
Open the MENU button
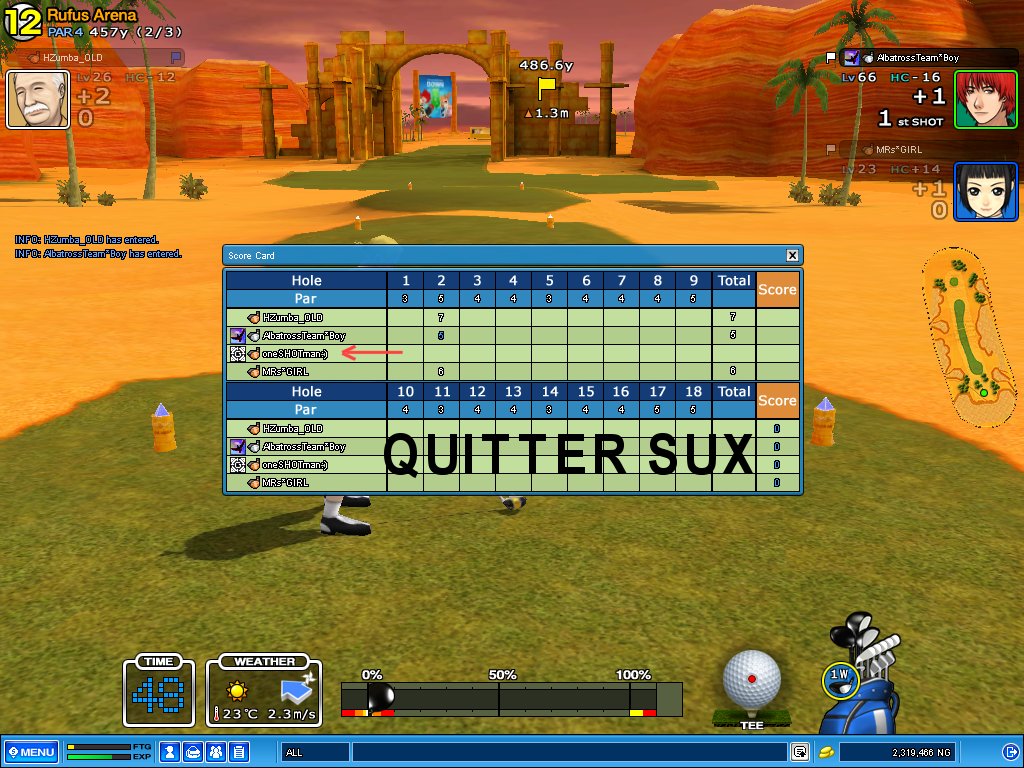(x=31, y=752)
